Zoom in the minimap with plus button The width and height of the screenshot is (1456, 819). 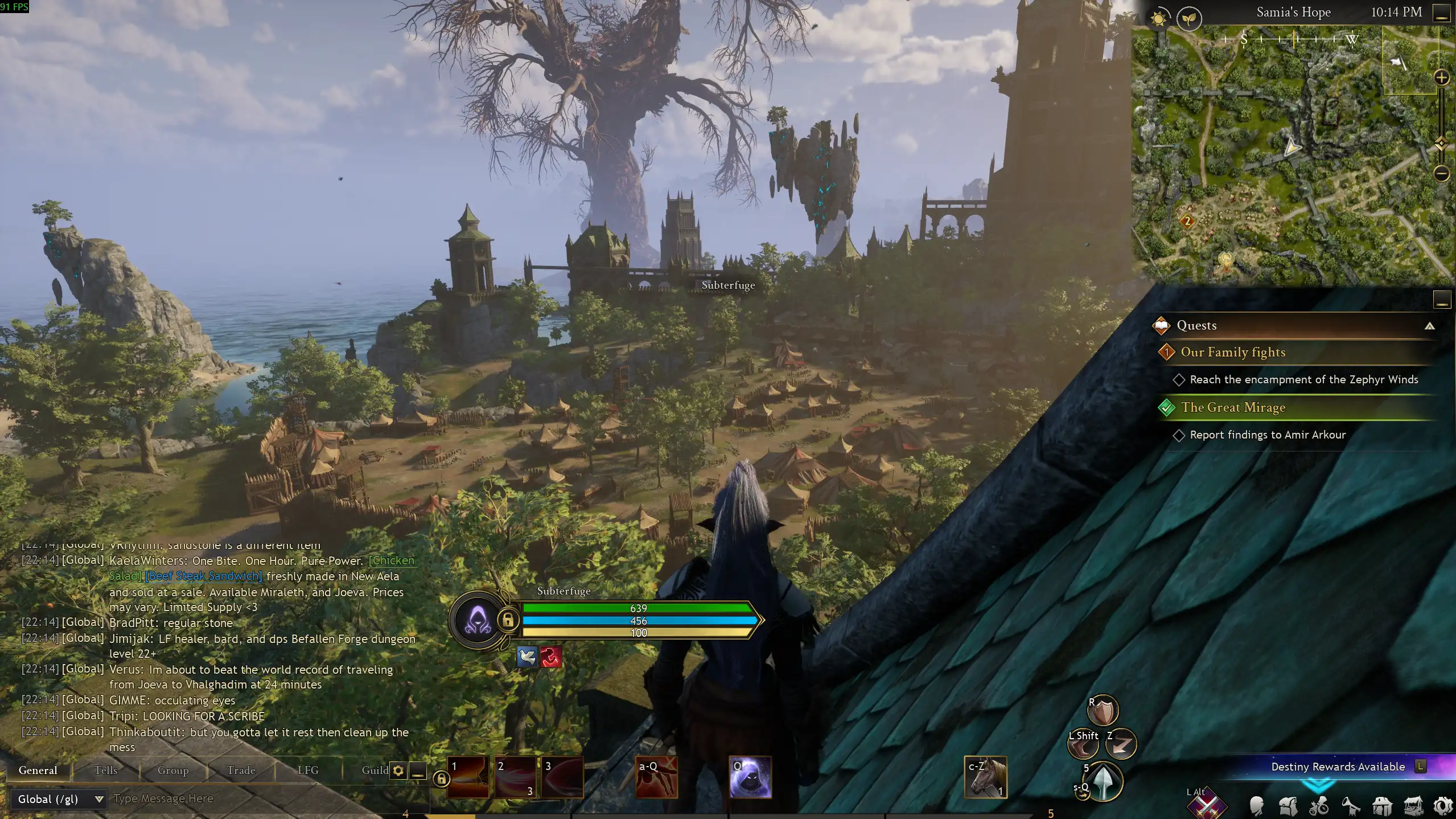(1441, 78)
